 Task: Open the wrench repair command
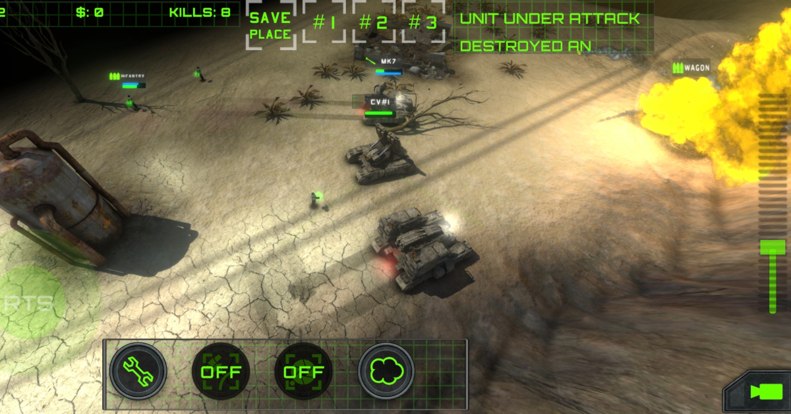[137, 372]
